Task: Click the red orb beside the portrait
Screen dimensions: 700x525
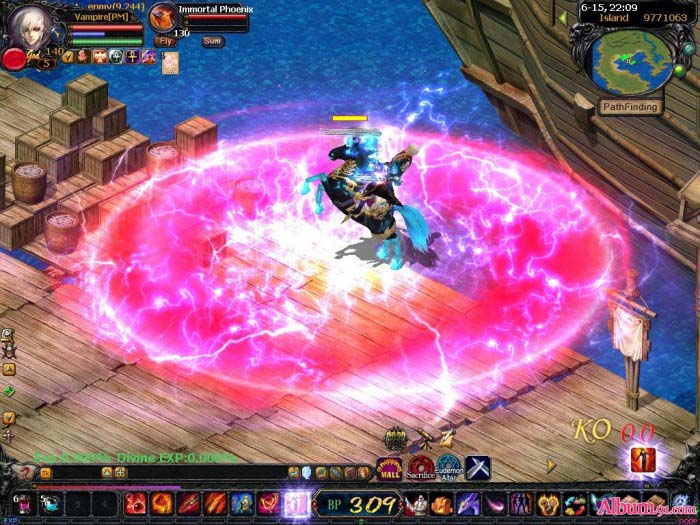Action: pyautogui.click(x=14, y=58)
